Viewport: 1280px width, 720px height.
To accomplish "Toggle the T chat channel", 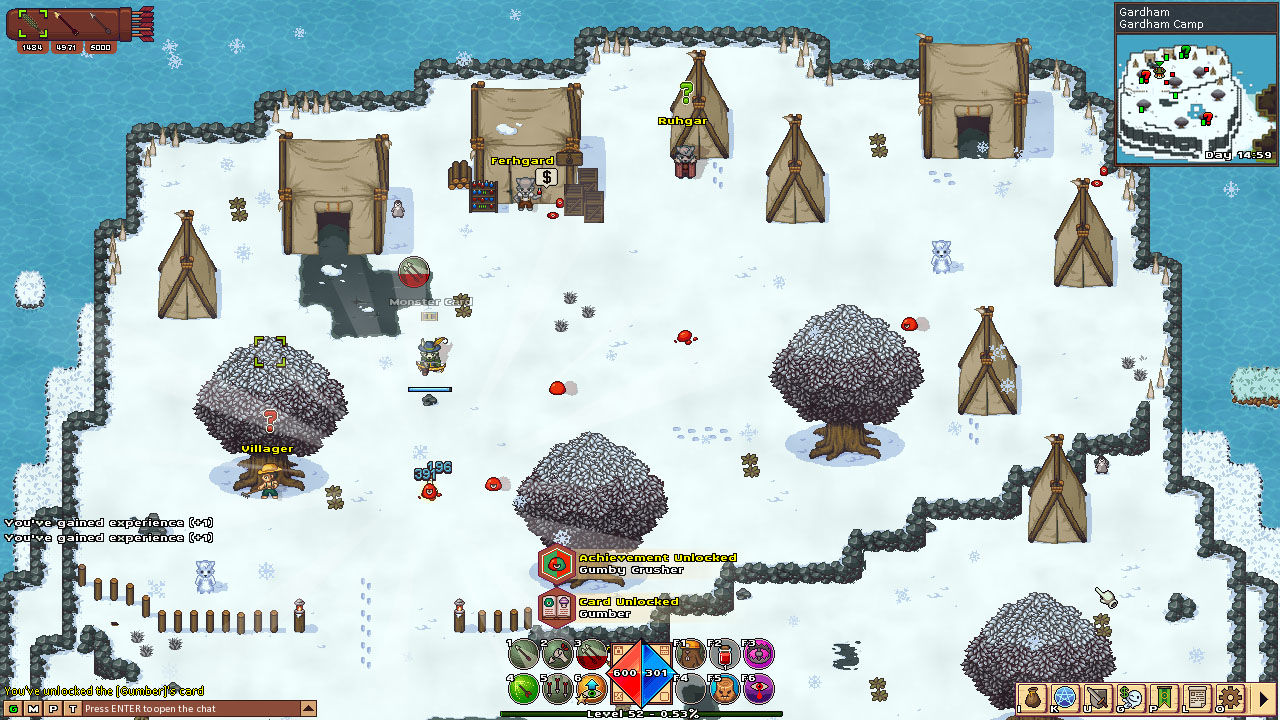I will point(71,707).
